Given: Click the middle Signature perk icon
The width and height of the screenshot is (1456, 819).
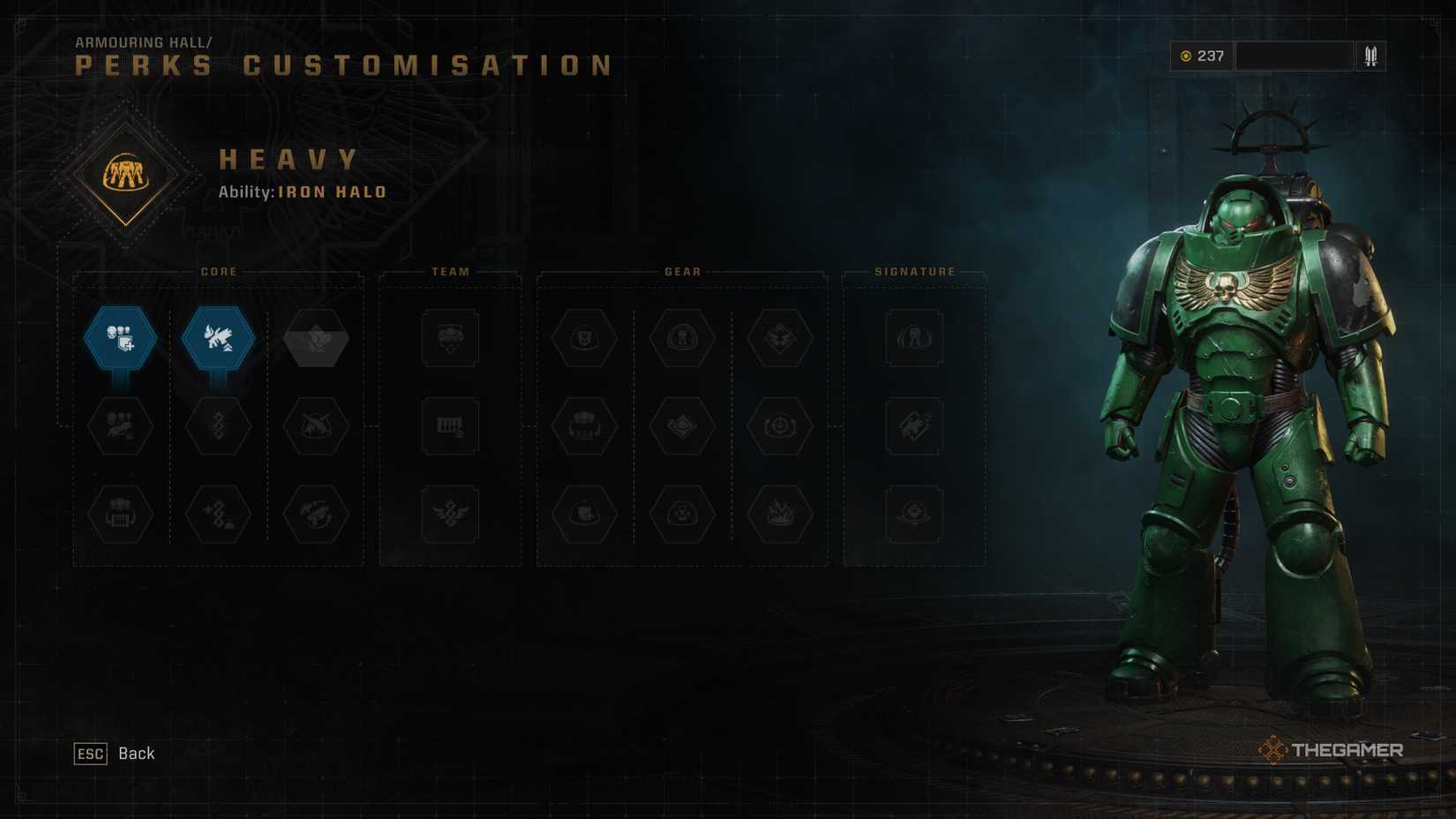Looking at the screenshot, I should pyautogui.click(x=912, y=425).
